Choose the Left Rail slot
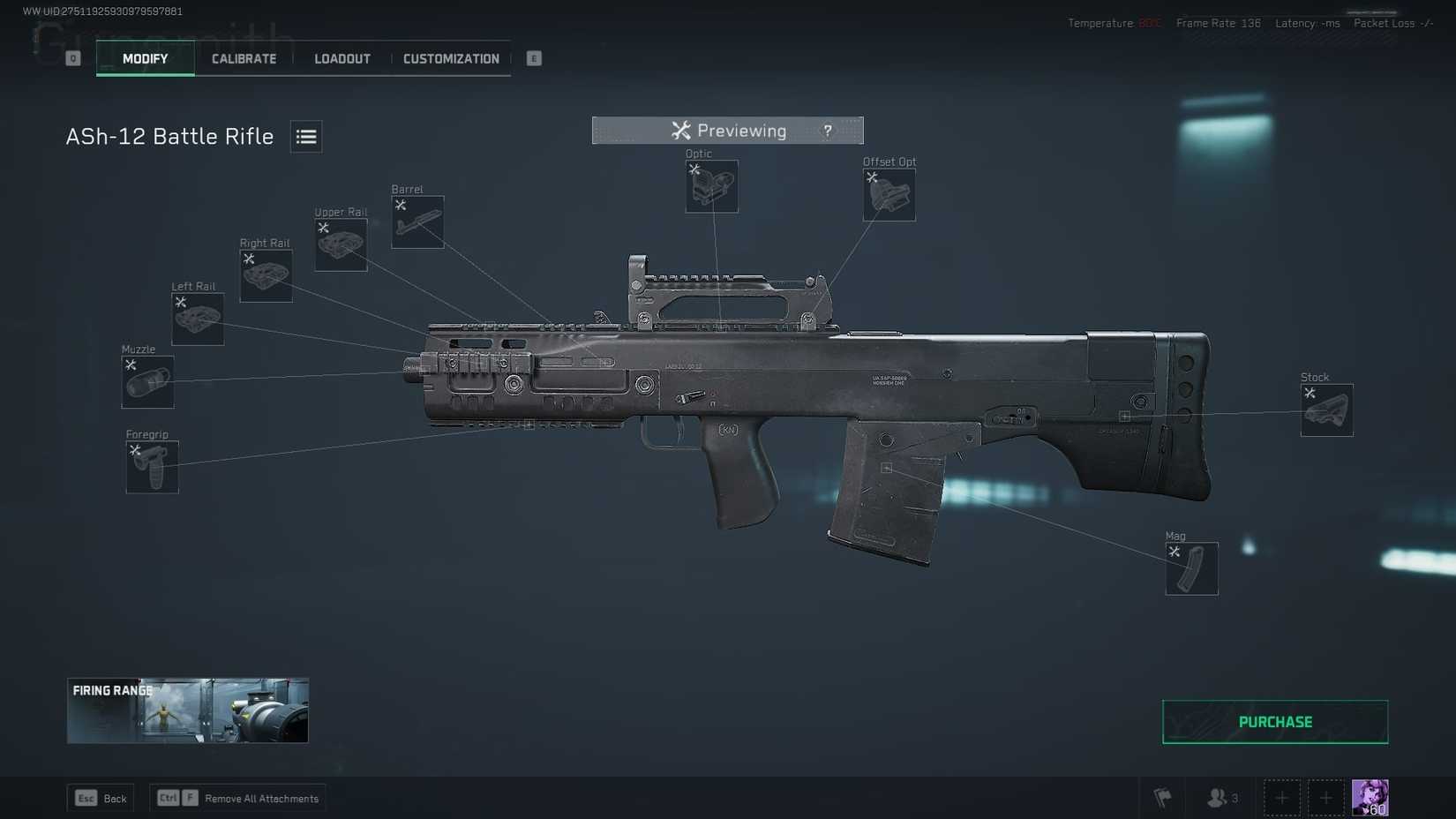 (x=197, y=319)
